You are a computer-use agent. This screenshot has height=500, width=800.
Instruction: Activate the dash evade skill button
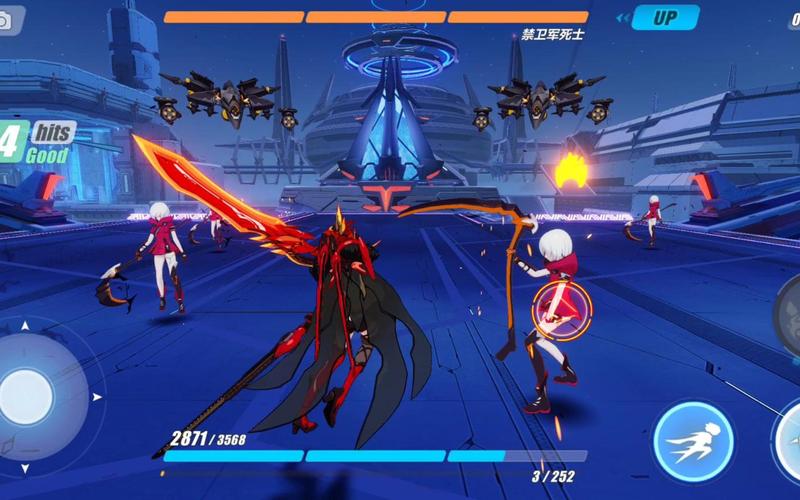693,440
